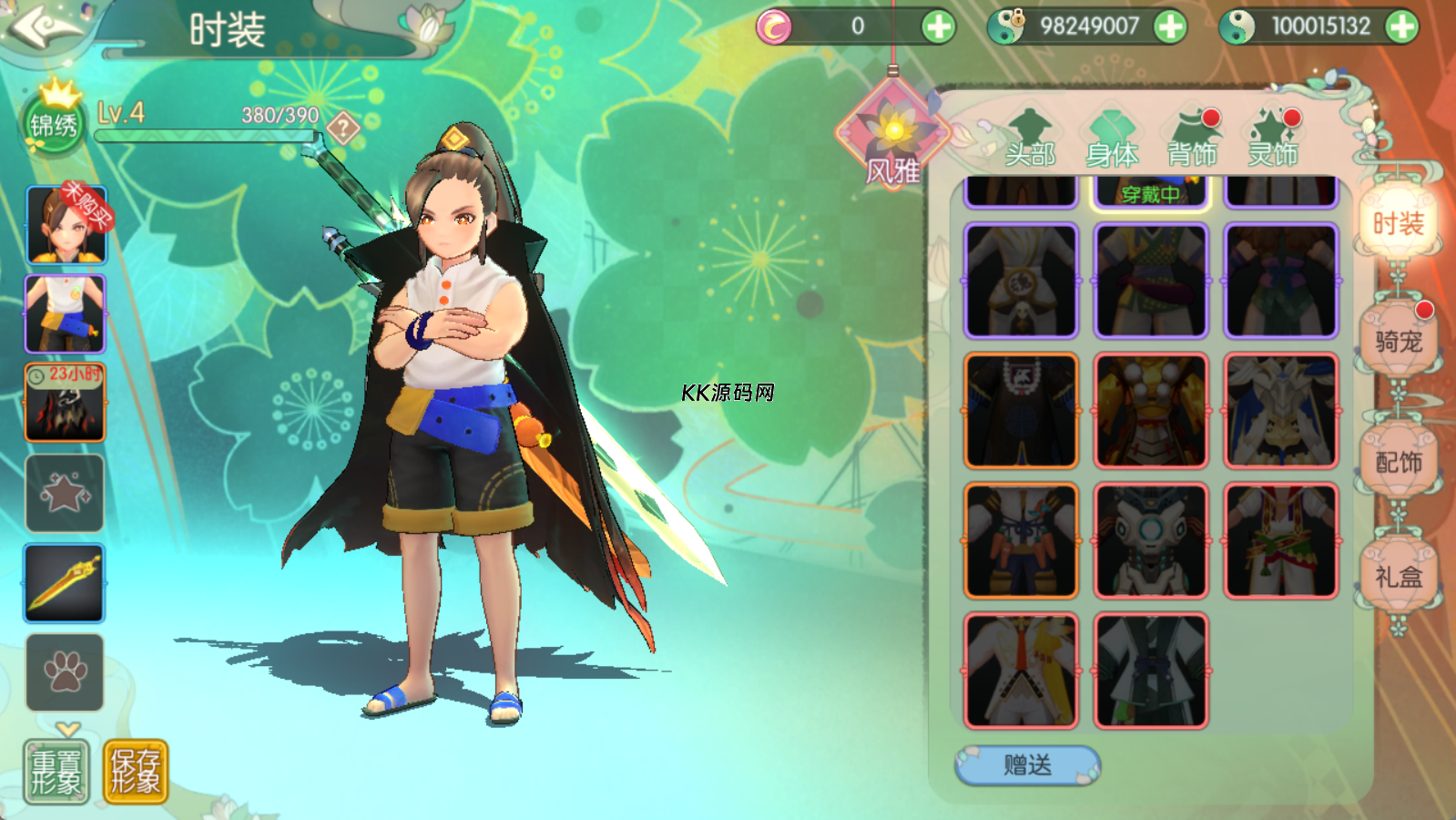Image resolution: width=1456 pixels, height=820 pixels.
Task: Show the 灵饰 spirit accessory tab
Action: click(1273, 141)
